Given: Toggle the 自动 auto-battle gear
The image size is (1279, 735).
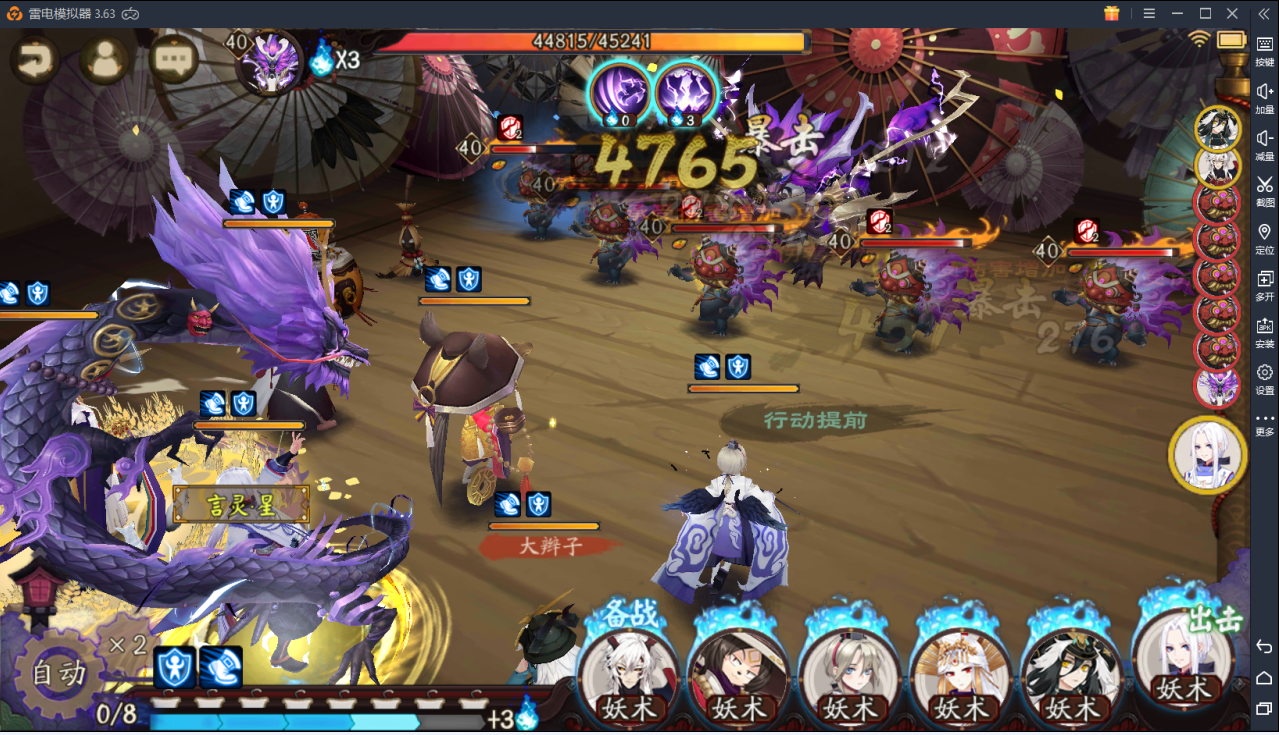Looking at the screenshot, I should coord(59,673).
